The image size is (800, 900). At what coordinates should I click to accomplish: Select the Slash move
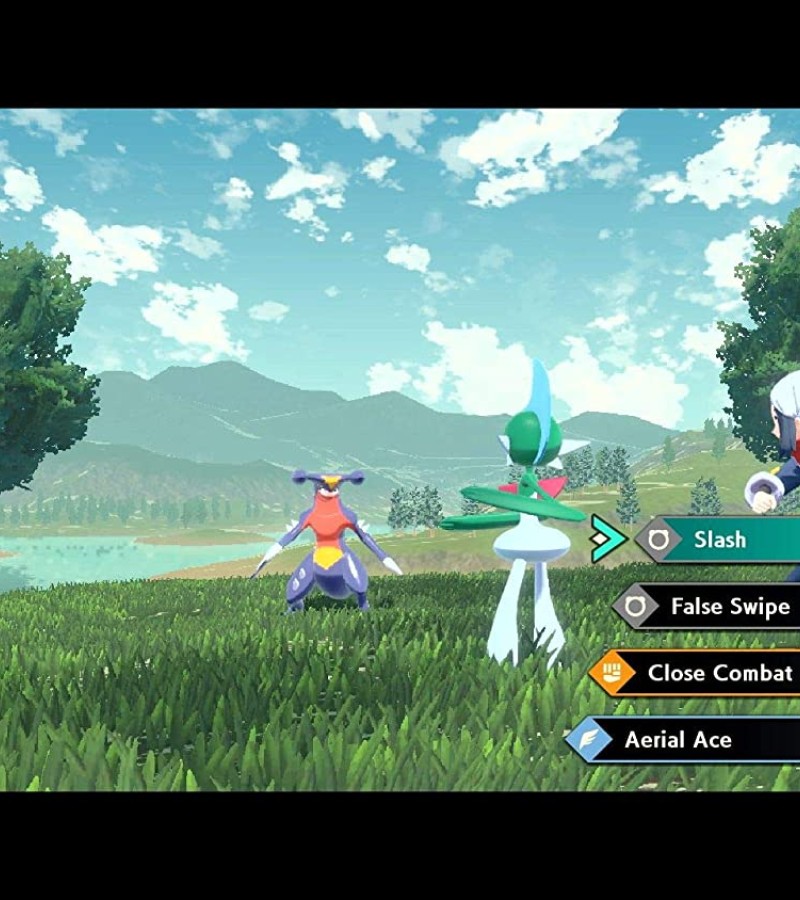(720, 540)
